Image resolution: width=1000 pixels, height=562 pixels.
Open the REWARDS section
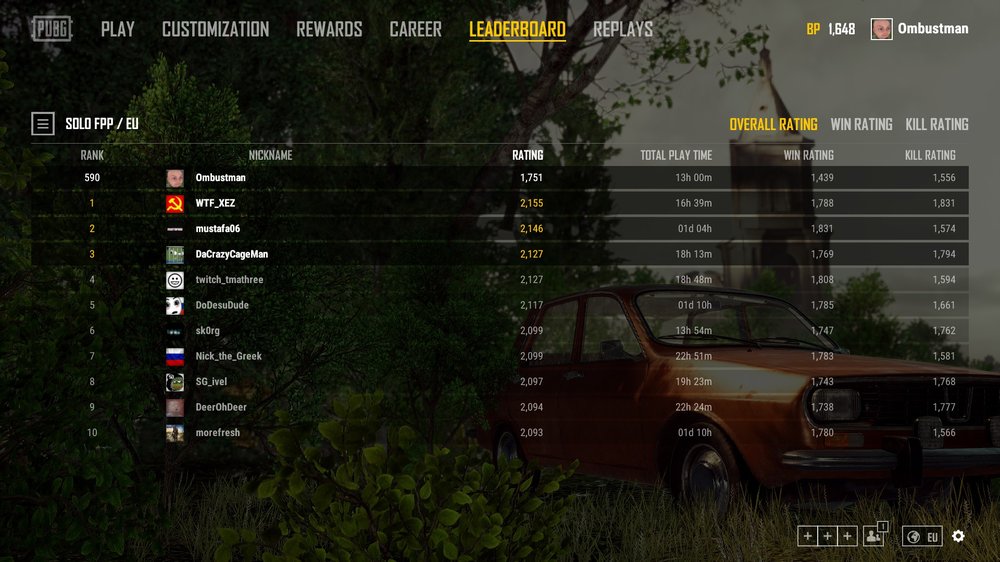coord(329,29)
